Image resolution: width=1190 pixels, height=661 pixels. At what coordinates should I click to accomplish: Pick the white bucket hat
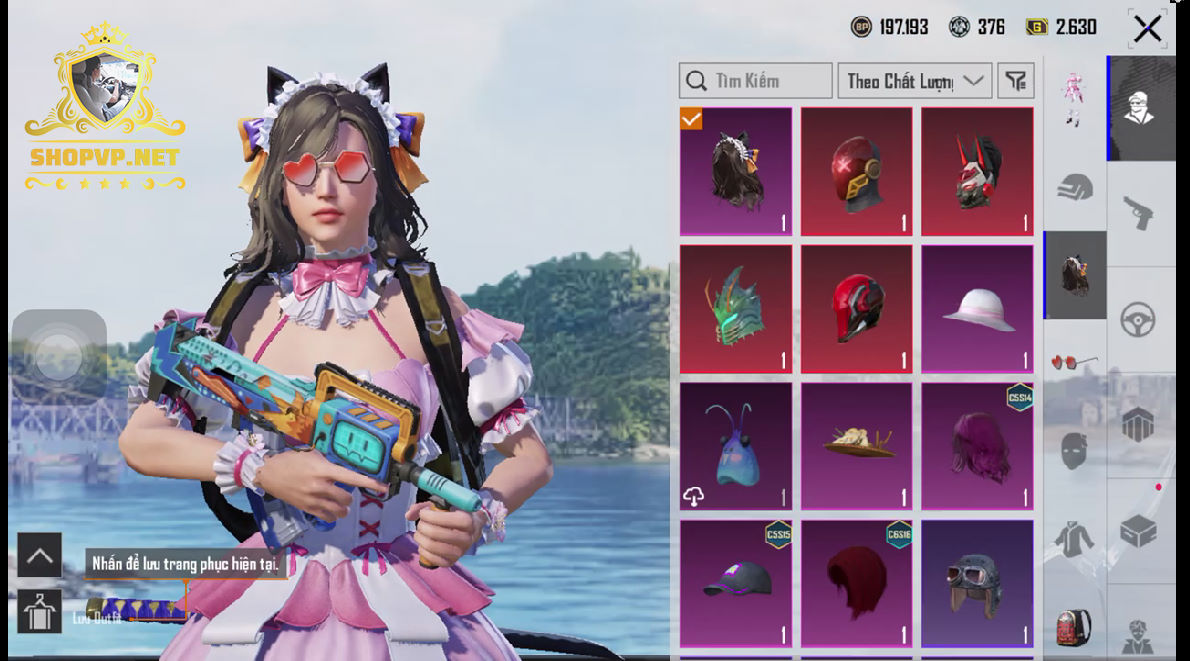(977, 309)
